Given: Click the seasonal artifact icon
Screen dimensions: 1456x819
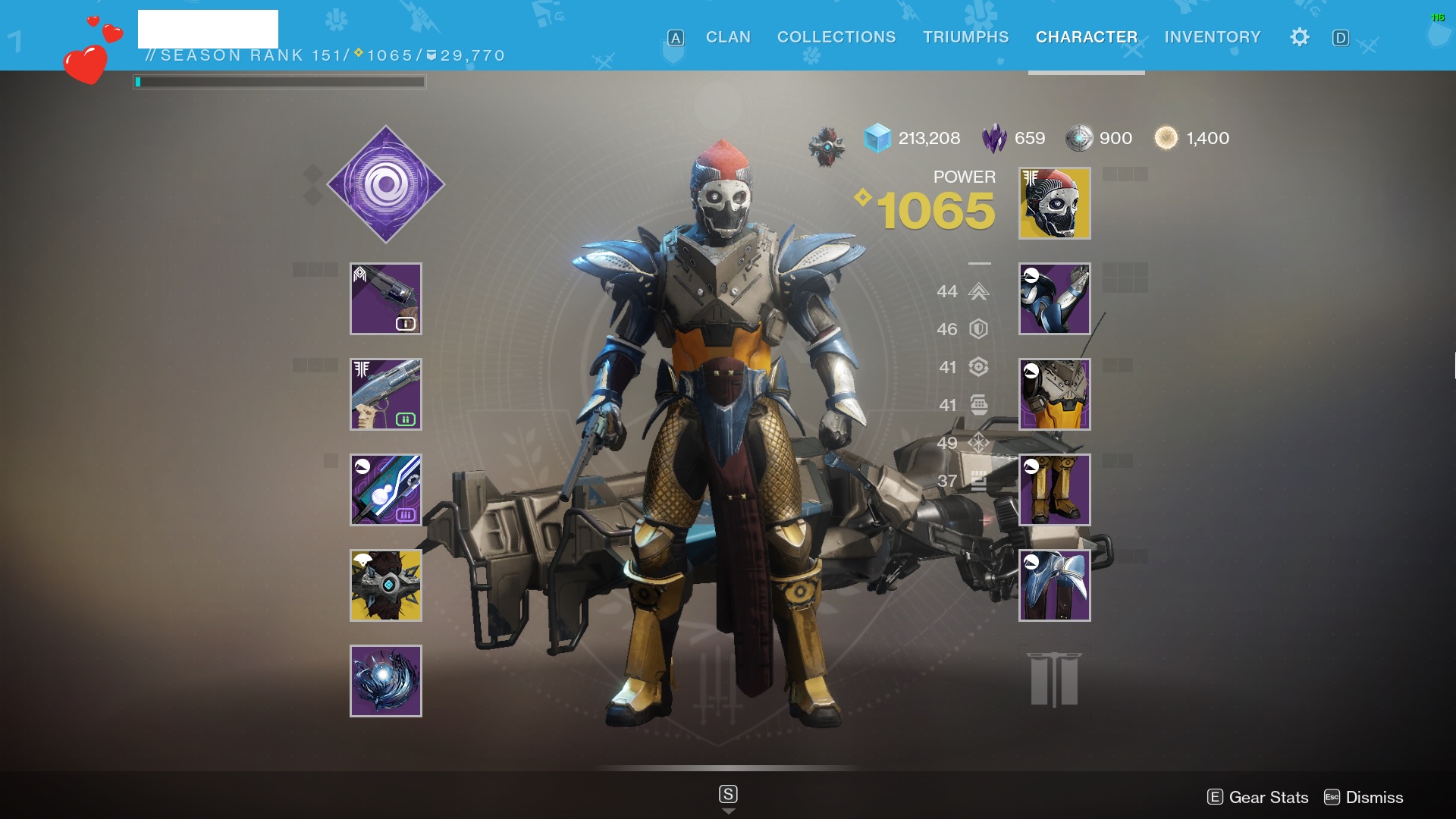Looking at the screenshot, I should 827,140.
